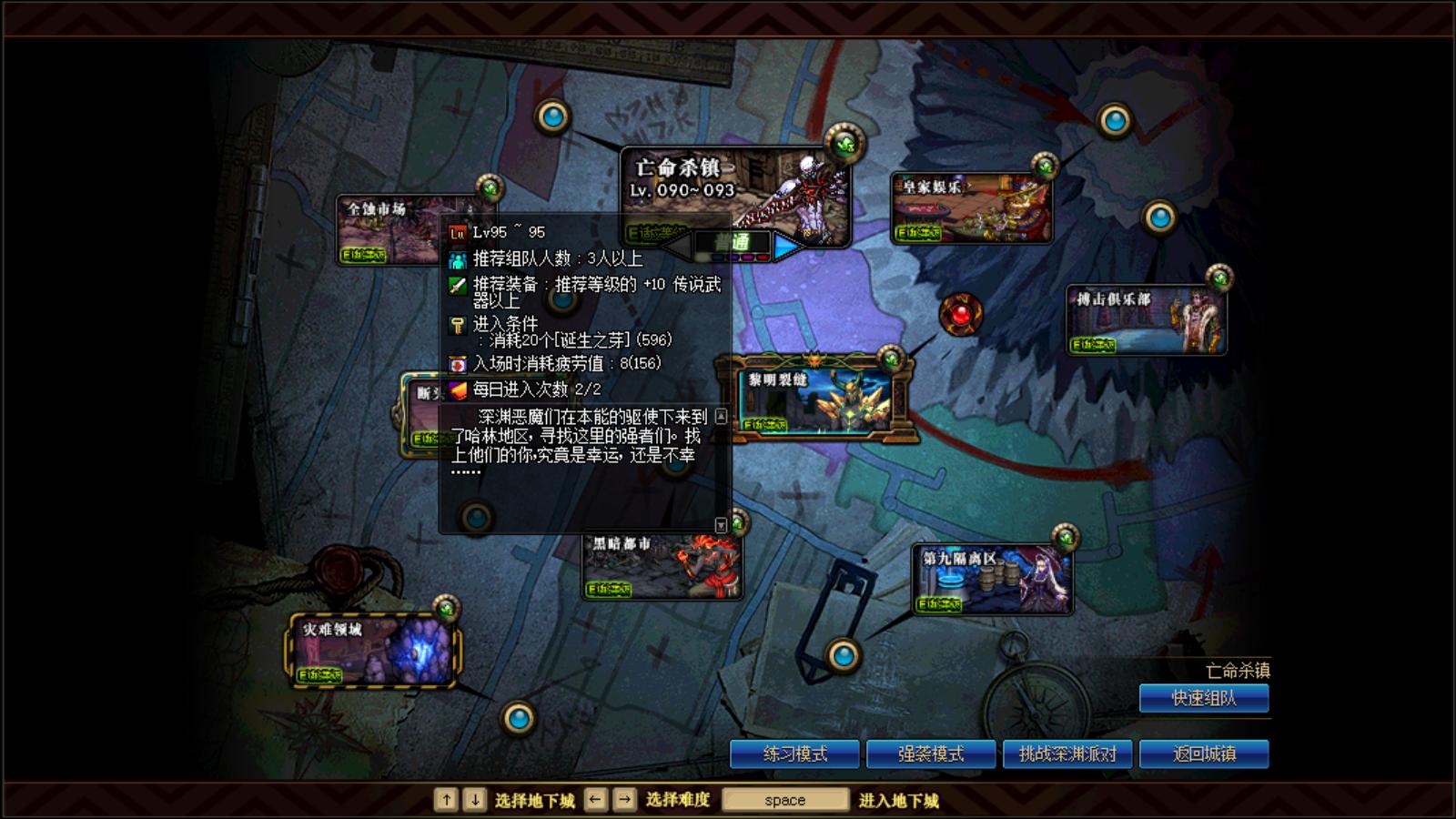Viewport: 1456px width, 819px height.
Task: Click left arrow to lower dungeon difficulty
Action: click(677, 244)
